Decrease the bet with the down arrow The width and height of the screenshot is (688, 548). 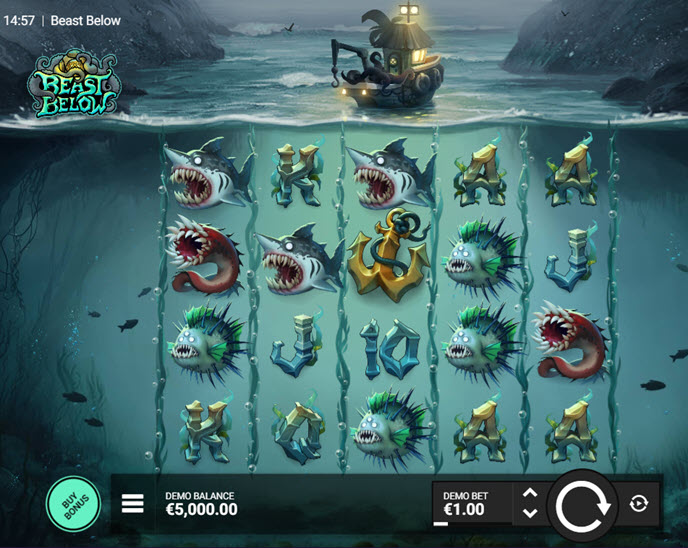[530, 513]
